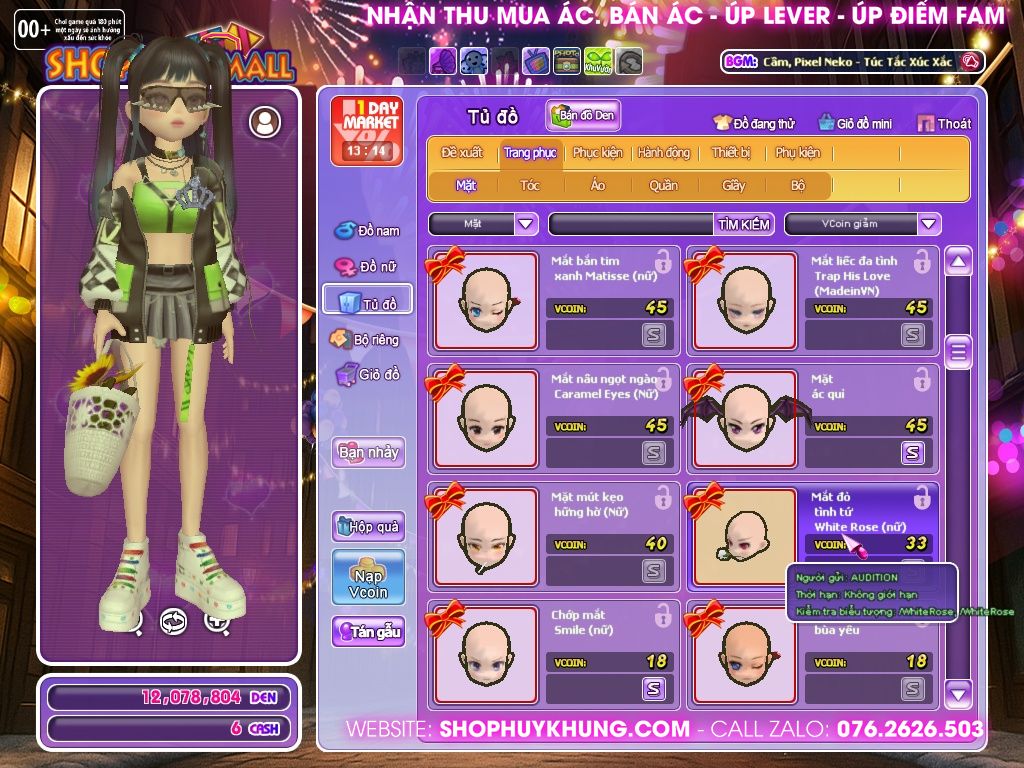Image resolution: width=1024 pixels, height=768 pixels.
Task: Click the 1 Day Market banner
Action: [x=366, y=130]
